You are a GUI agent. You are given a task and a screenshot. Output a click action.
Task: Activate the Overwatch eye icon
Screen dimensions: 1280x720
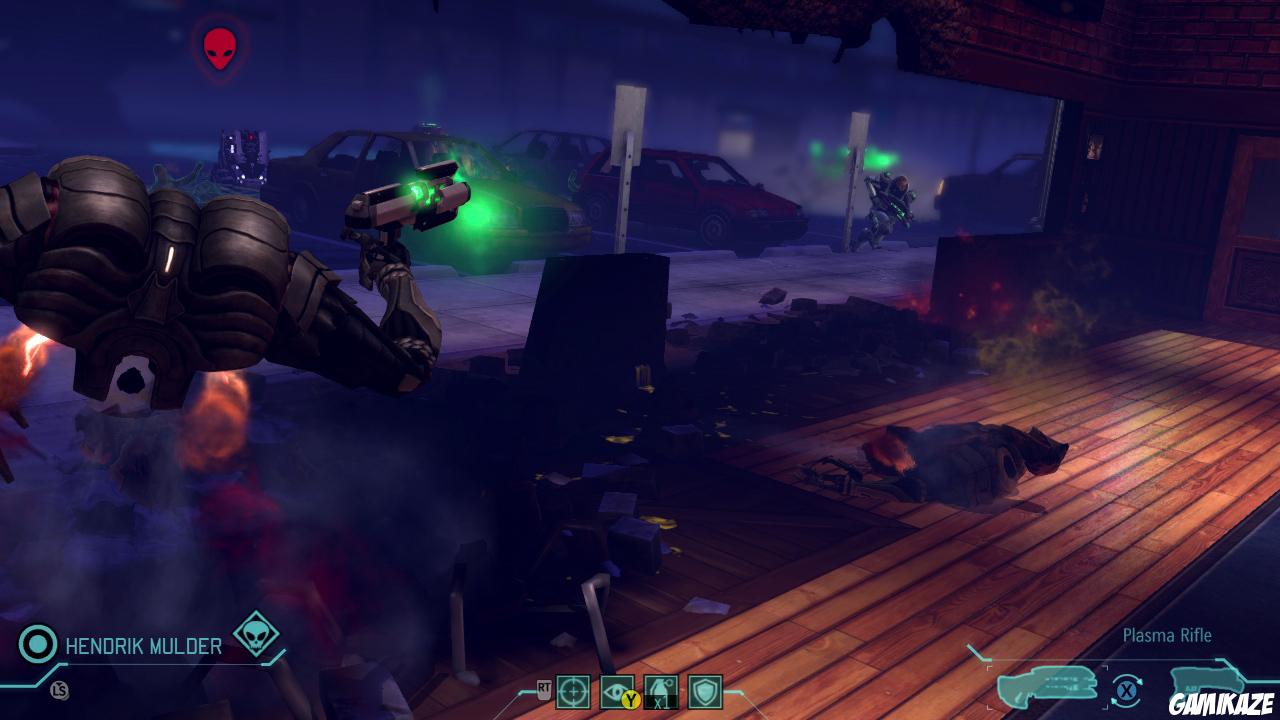click(612, 688)
